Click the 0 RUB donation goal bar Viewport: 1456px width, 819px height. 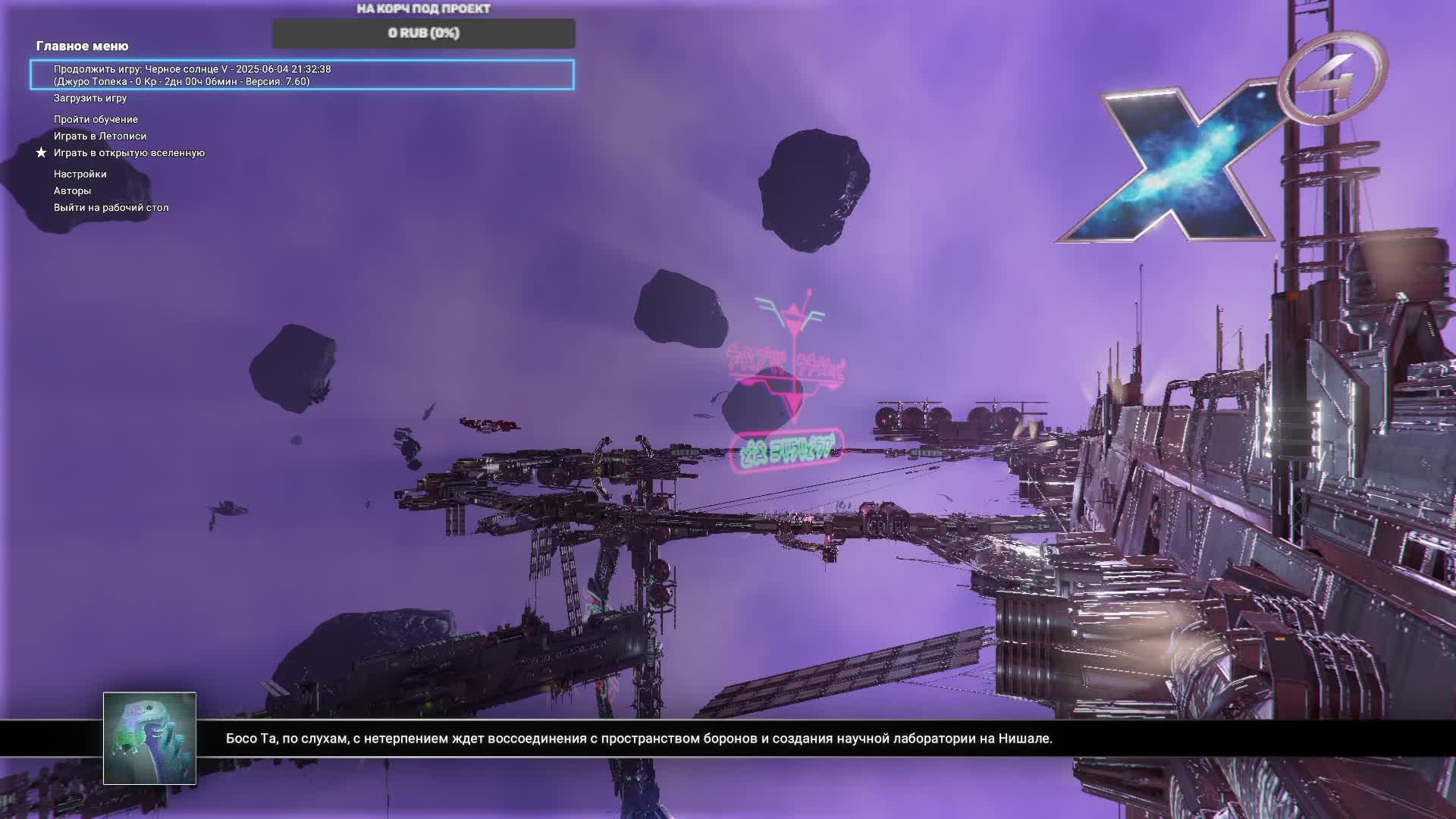423,33
